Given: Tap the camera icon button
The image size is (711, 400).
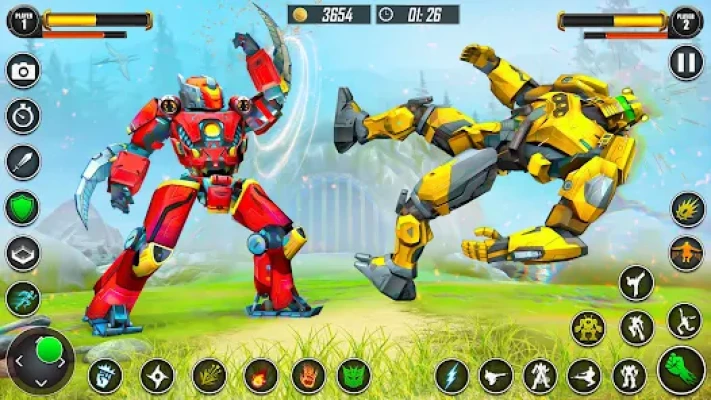Looking at the screenshot, I should [22, 70].
